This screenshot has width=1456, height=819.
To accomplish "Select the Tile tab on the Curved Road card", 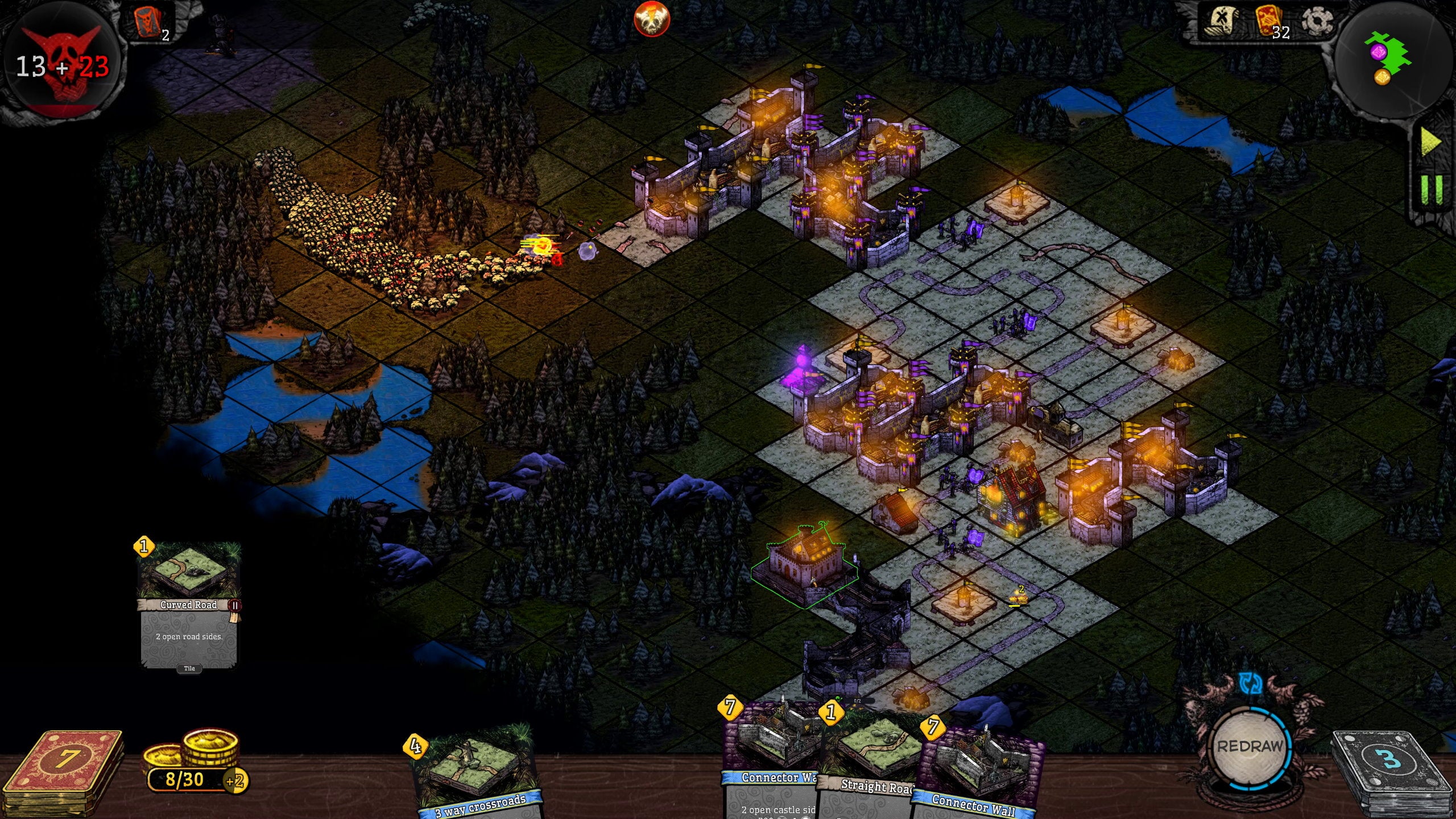I will (190, 668).
